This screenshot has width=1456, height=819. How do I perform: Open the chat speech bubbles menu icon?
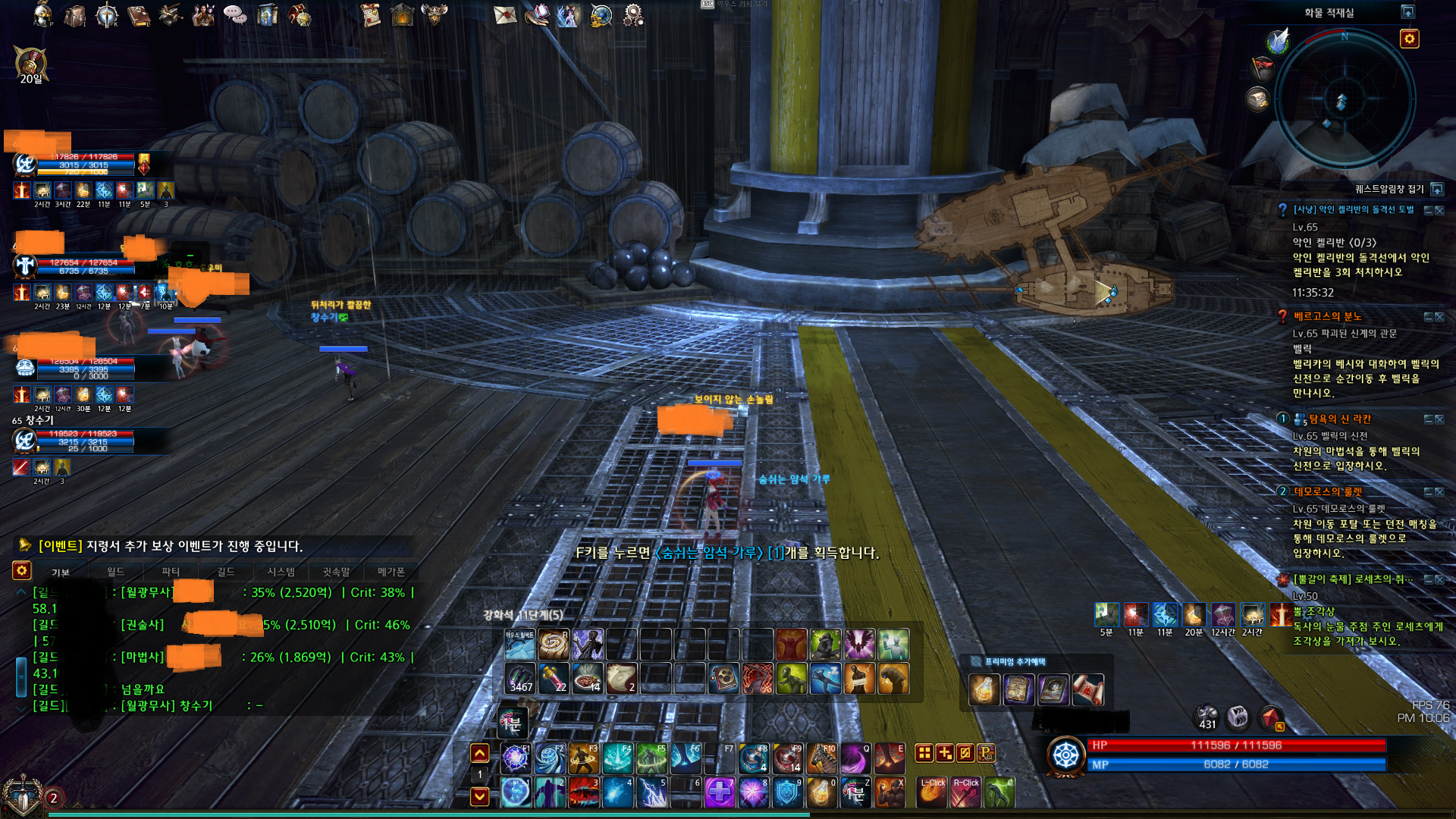(234, 14)
